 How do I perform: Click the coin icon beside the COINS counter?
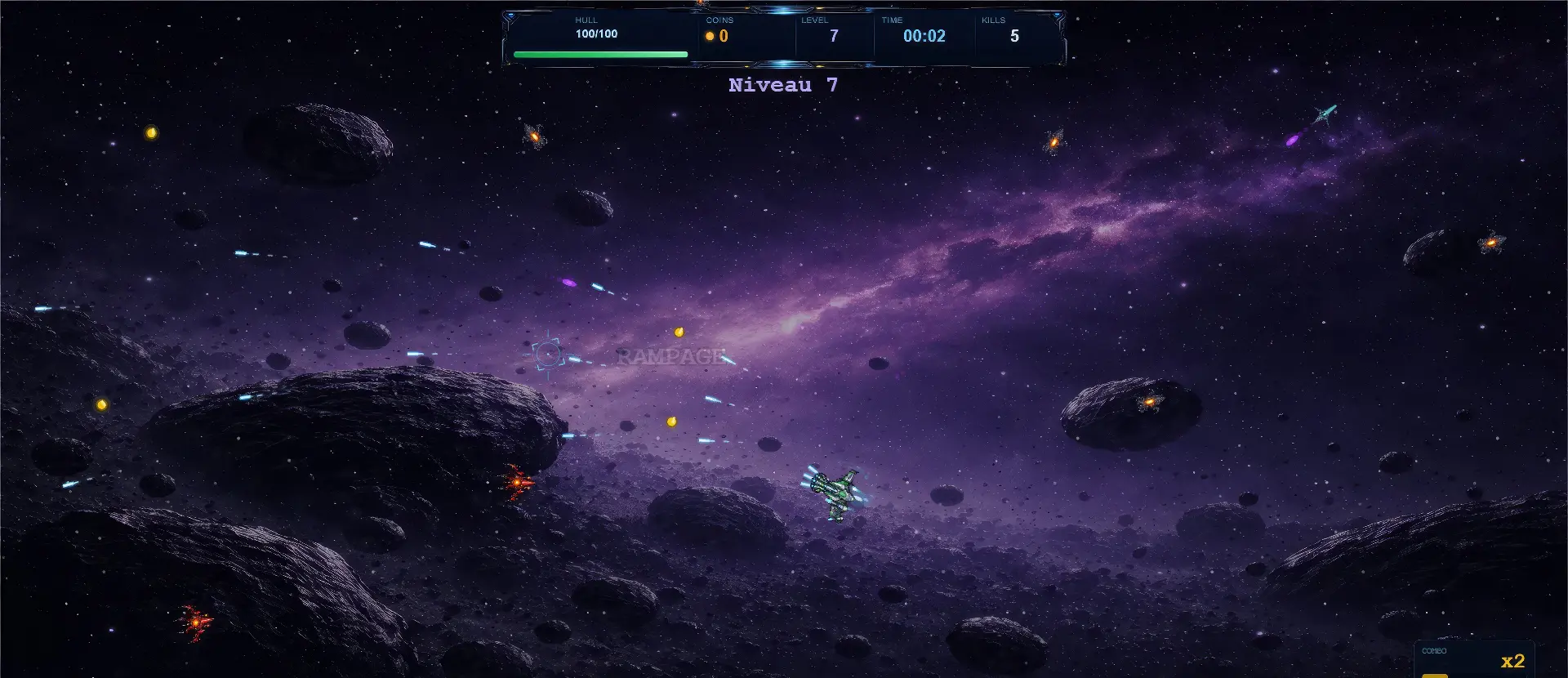710,36
